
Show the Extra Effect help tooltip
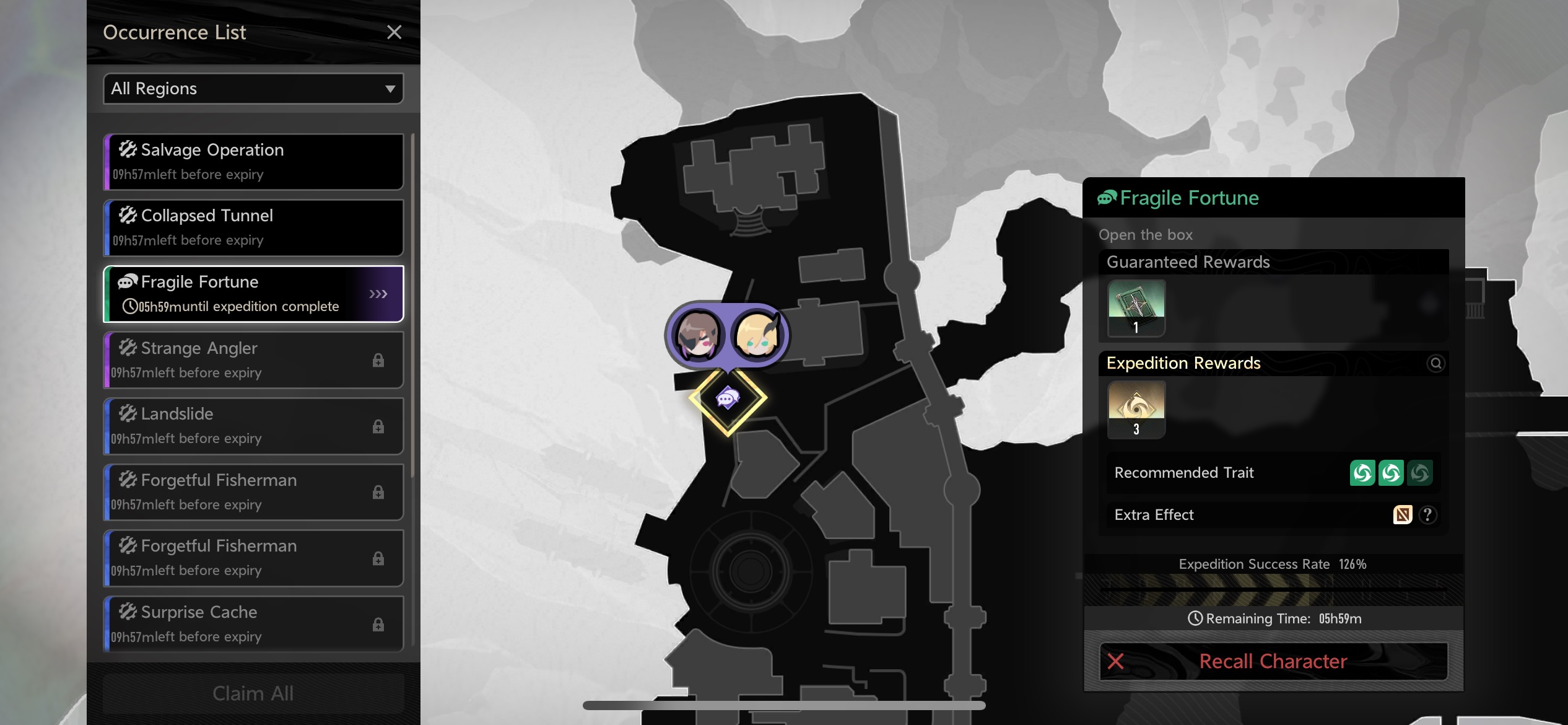pyautogui.click(x=1427, y=515)
